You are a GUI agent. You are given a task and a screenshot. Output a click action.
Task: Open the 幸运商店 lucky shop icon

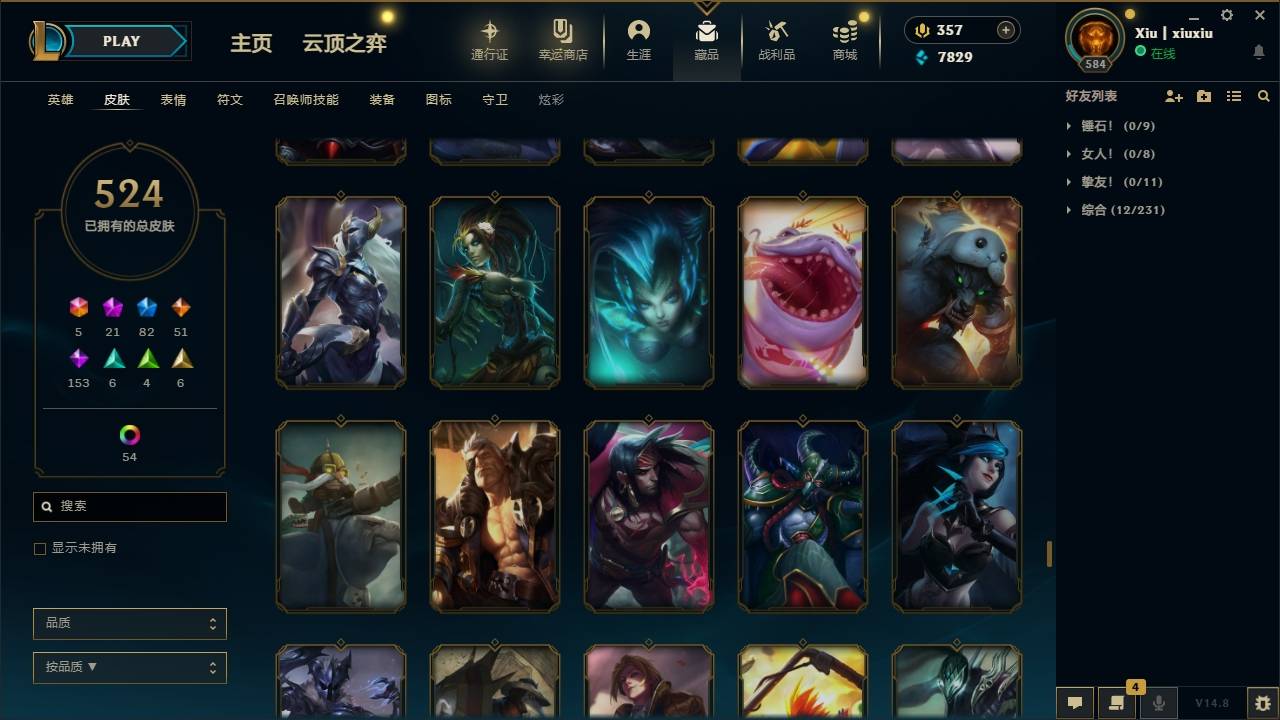[x=562, y=40]
